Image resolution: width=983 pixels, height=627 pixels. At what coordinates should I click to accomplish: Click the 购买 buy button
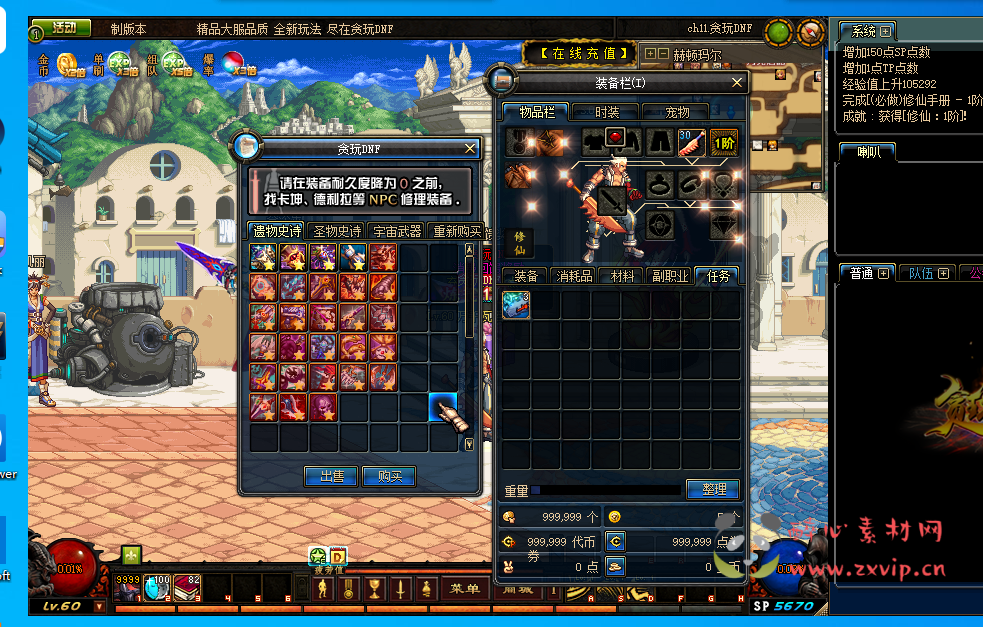[388, 477]
